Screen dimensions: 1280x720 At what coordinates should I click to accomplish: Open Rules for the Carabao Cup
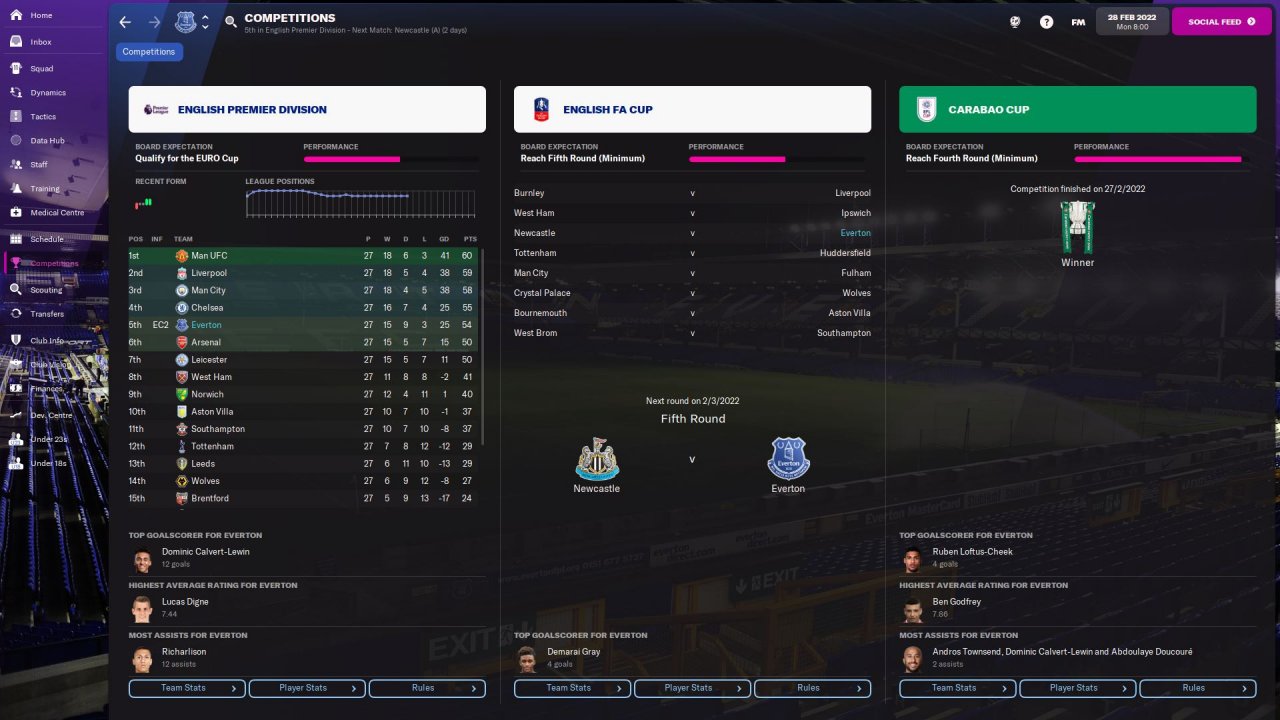coord(1197,688)
